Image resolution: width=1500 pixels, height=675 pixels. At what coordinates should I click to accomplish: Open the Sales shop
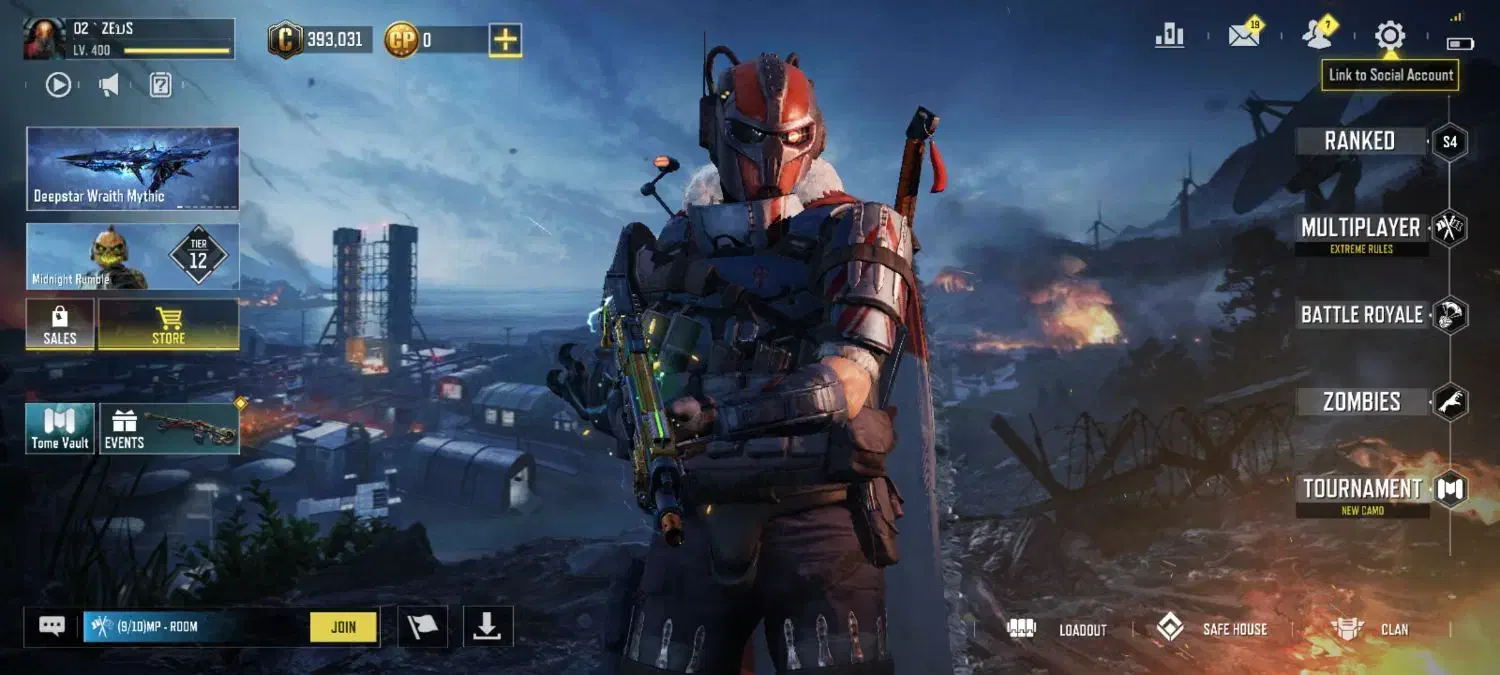point(60,325)
